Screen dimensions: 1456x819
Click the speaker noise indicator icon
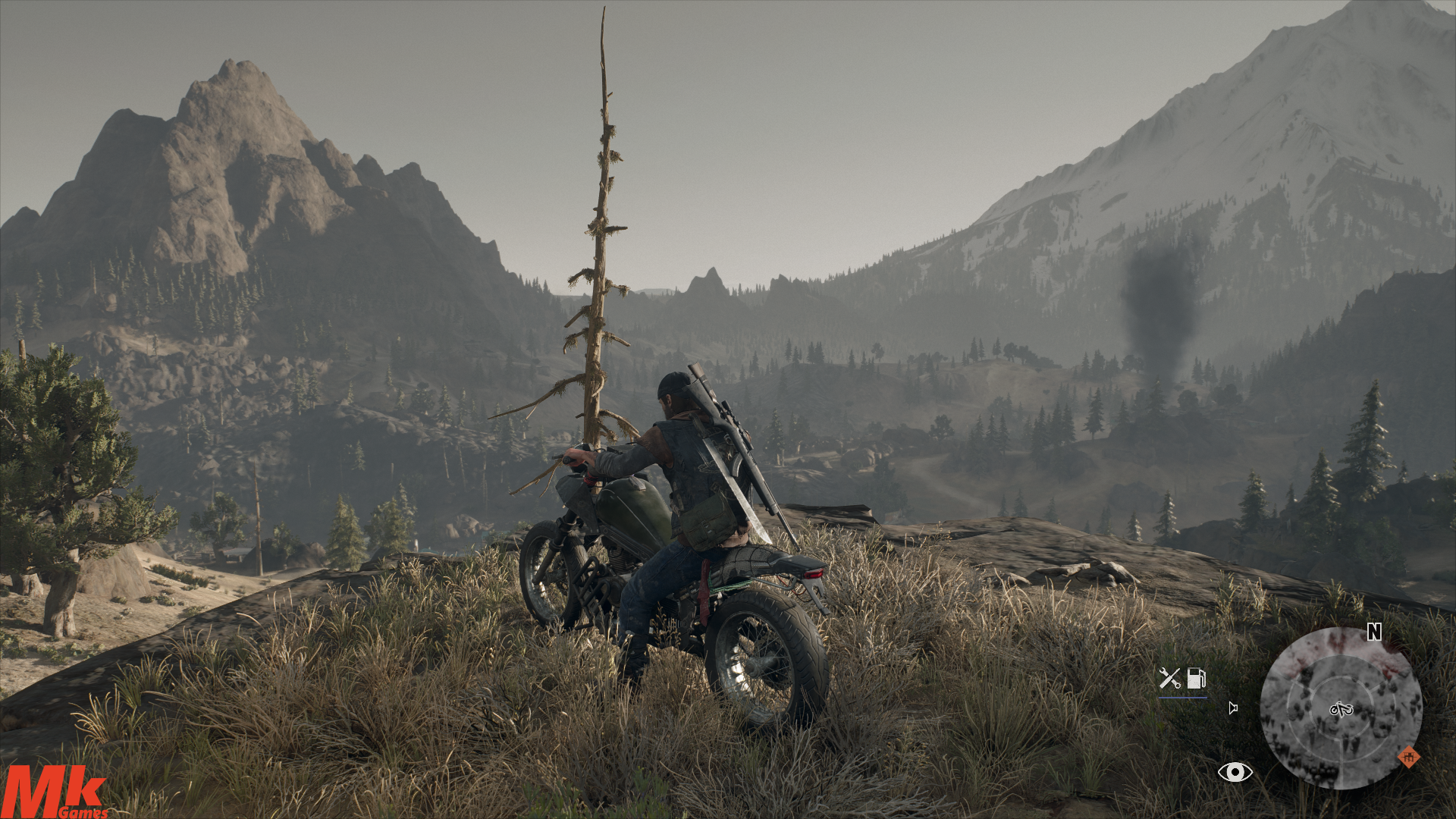coord(1233,708)
